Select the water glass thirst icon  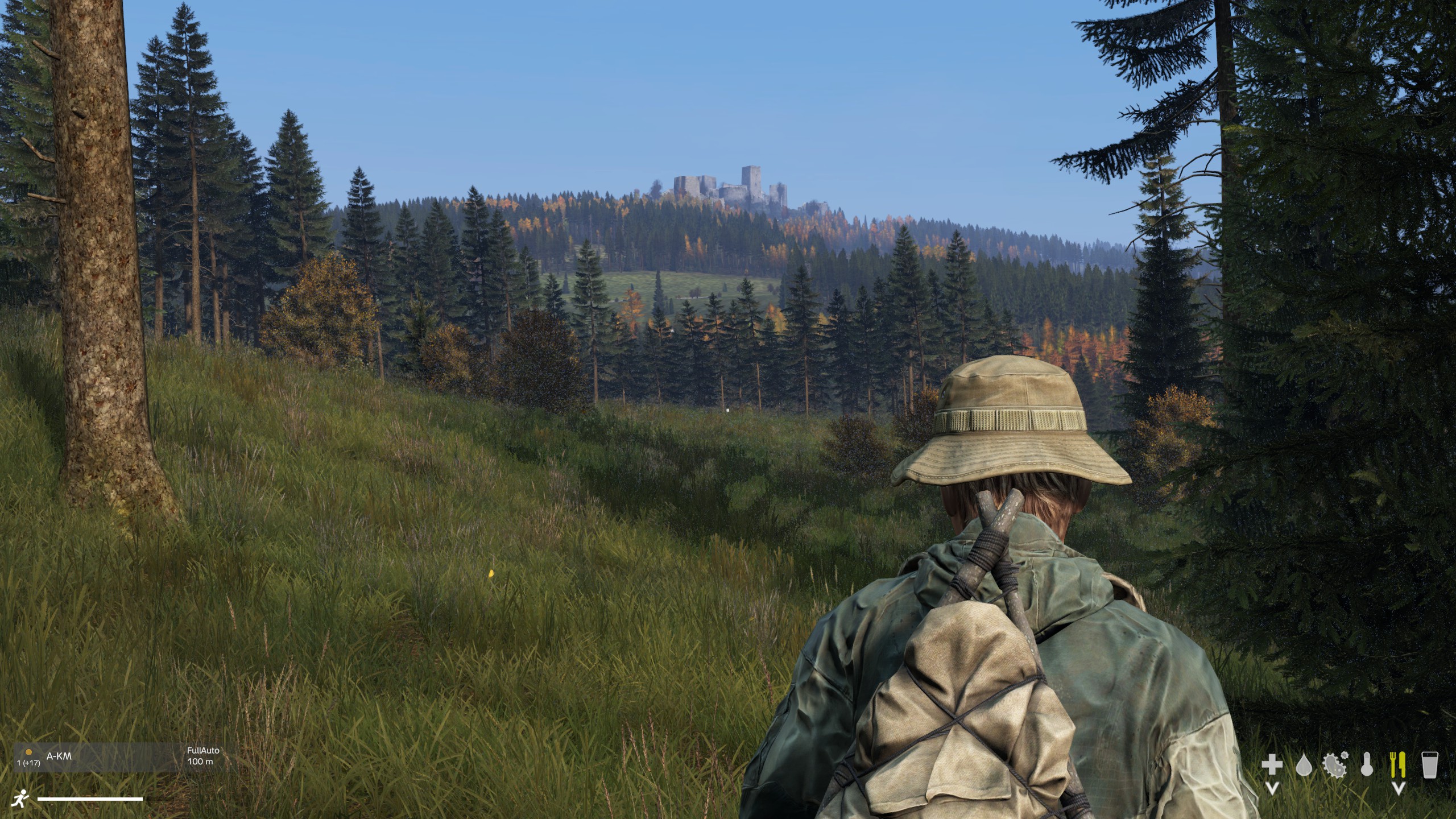(x=1429, y=765)
